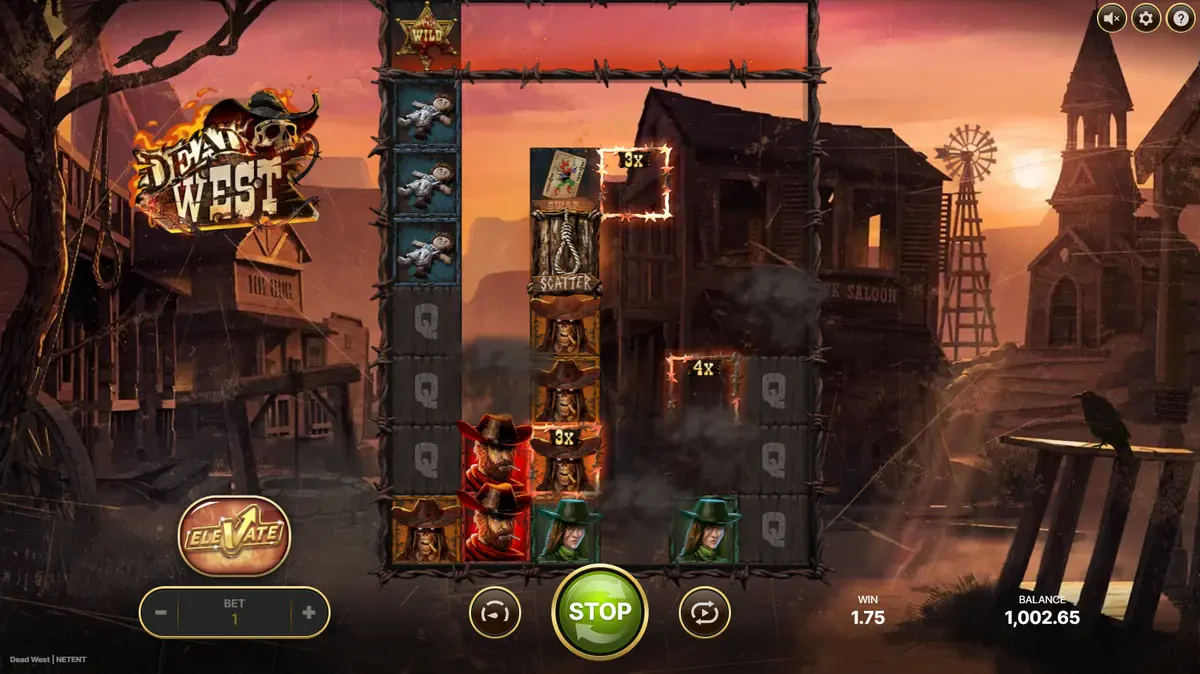
Task: Decrease the bet with the minus button
Action: click(x=160, y=613)
